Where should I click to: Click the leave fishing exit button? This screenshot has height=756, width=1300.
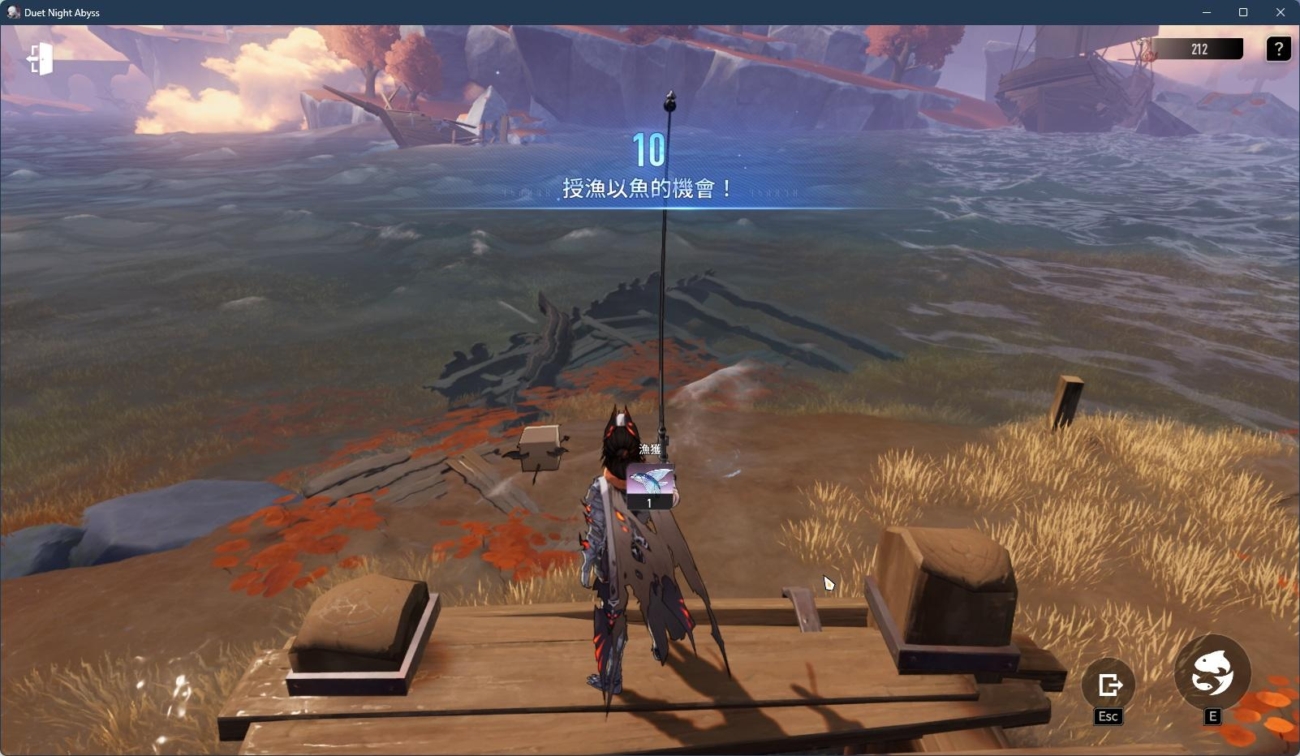click(x=1108, y=685)
